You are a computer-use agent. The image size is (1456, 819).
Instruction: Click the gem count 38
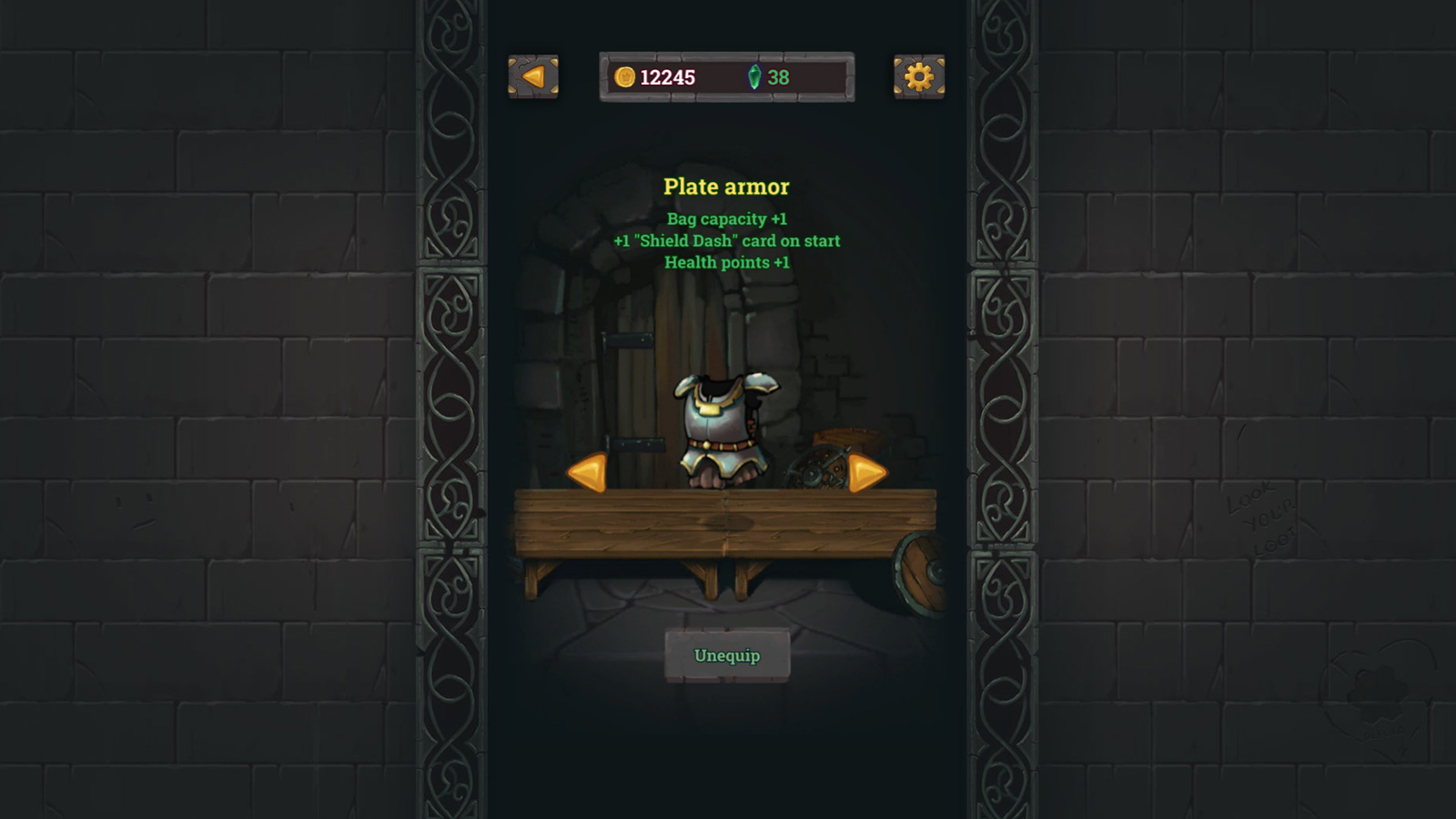tap(779, 77)
